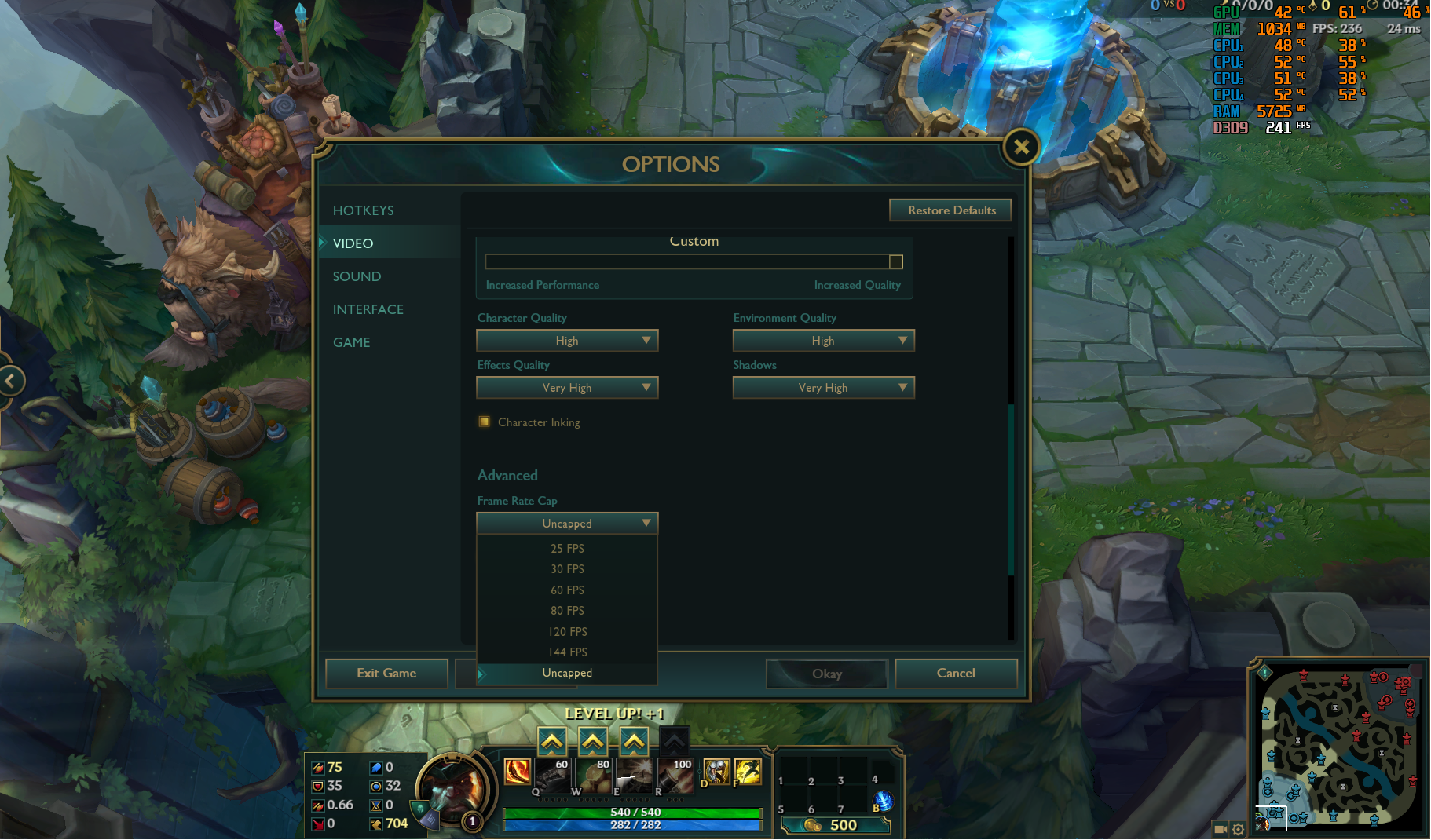This screenshot has width=1431, height=840.
Task: Switch to the INTERFACE tab
Action: 368,309
